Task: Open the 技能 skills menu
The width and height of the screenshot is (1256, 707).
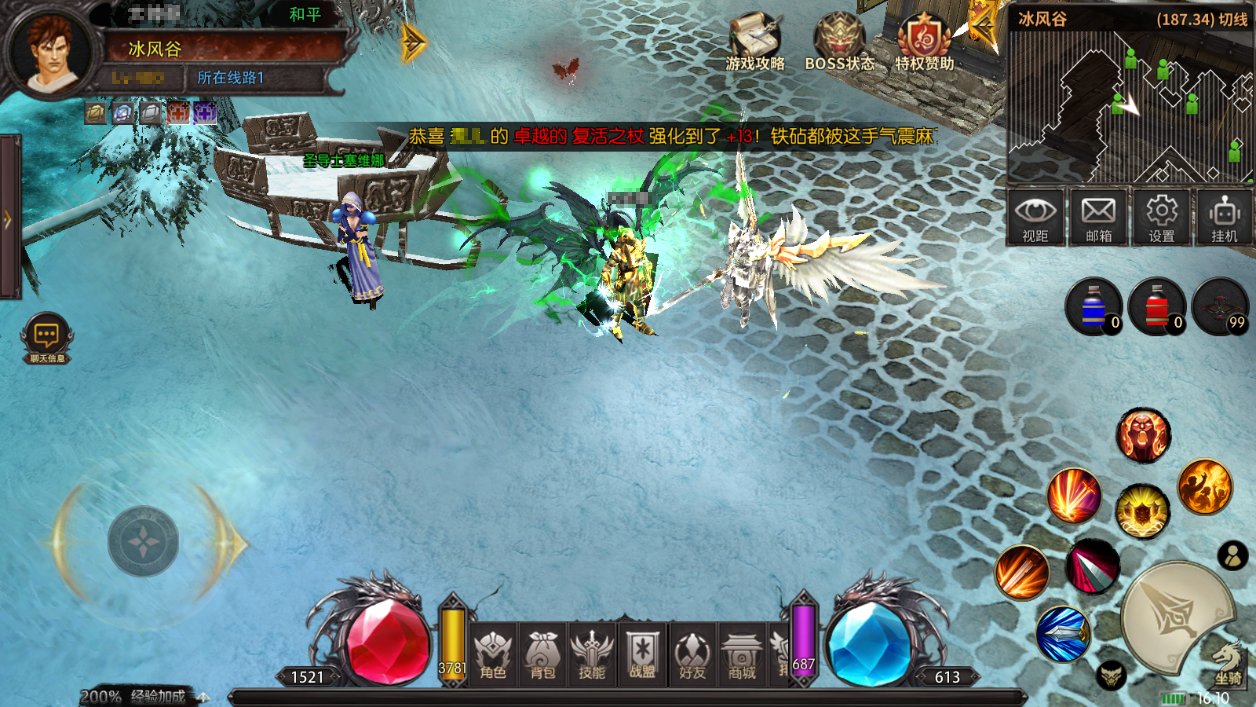Action: (x=592, y=653)
